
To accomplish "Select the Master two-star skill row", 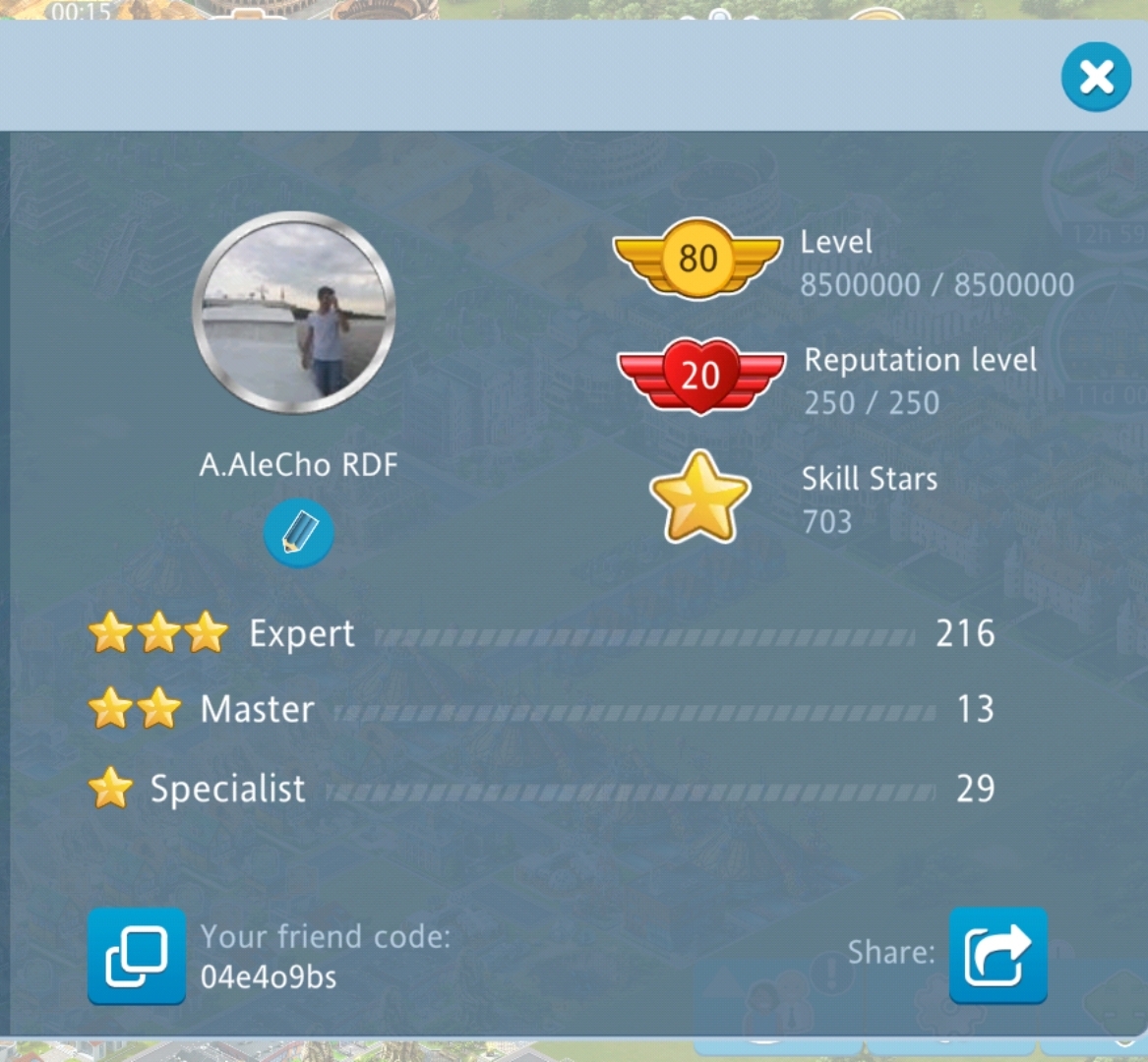I will (x=541, y=710).
